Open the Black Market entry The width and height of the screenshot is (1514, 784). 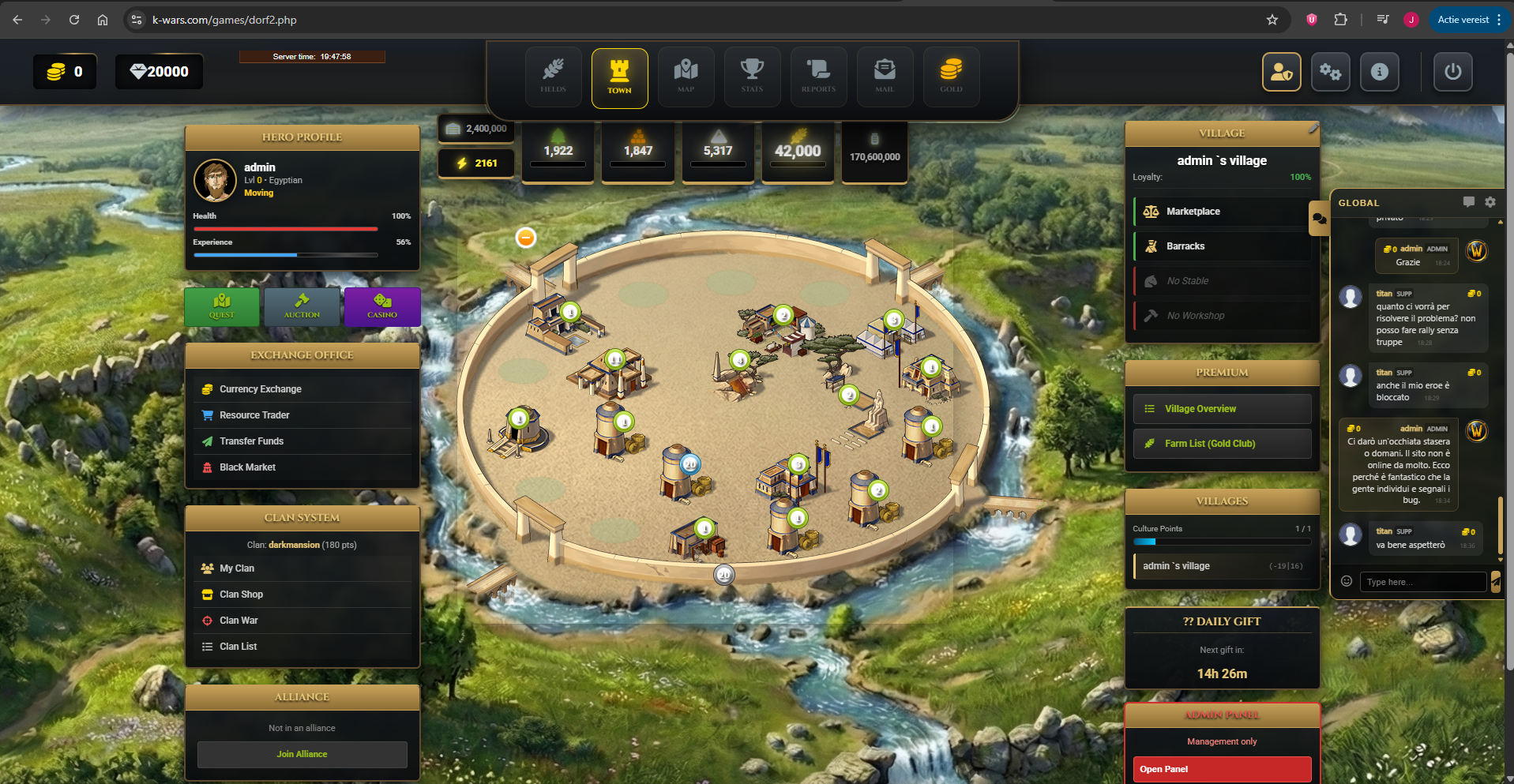(247, 467)
